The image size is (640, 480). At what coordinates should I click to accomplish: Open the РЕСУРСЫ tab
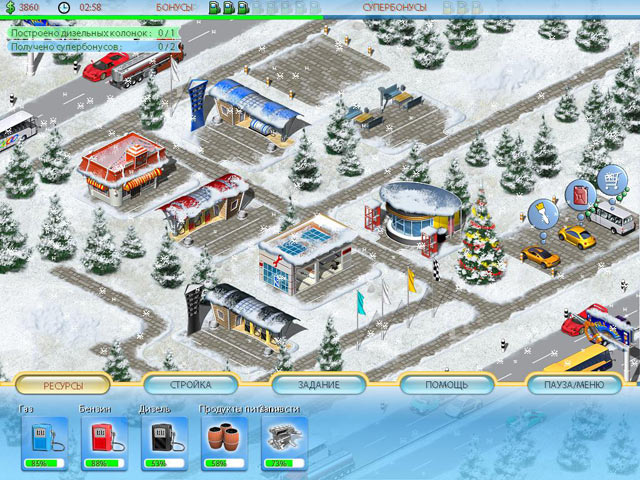point(63,385)
